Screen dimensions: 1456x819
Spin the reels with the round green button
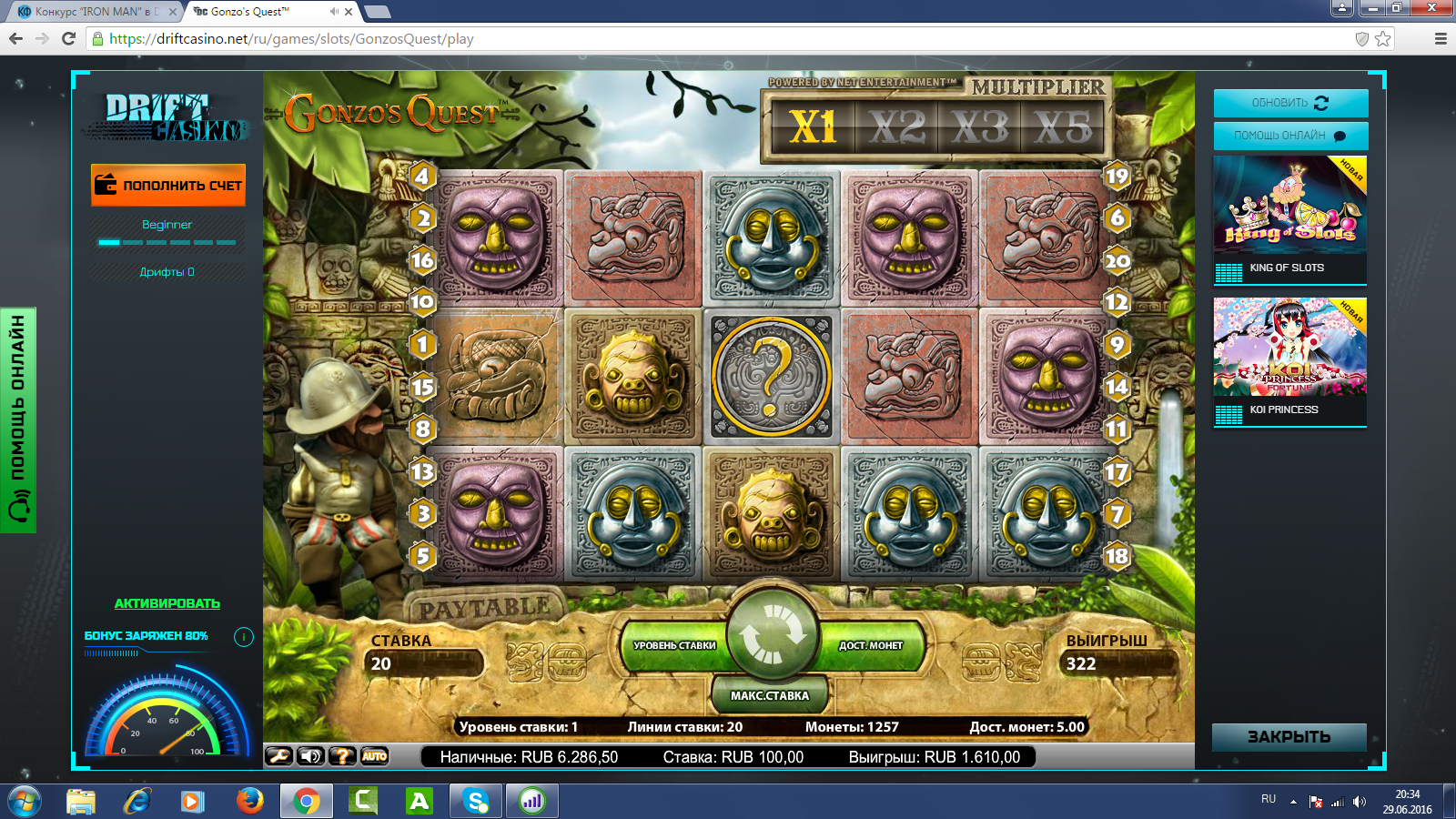click(x=773, y=634)
